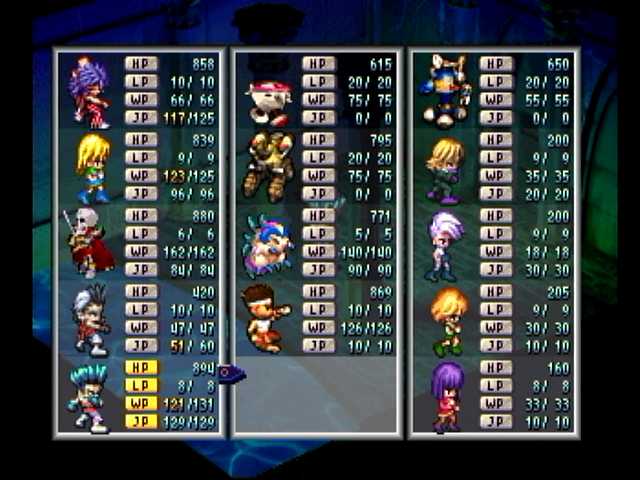Choose the blue long-eared robot, 650 HP
The height and width of the screenshot is (480, 640).
445,90
